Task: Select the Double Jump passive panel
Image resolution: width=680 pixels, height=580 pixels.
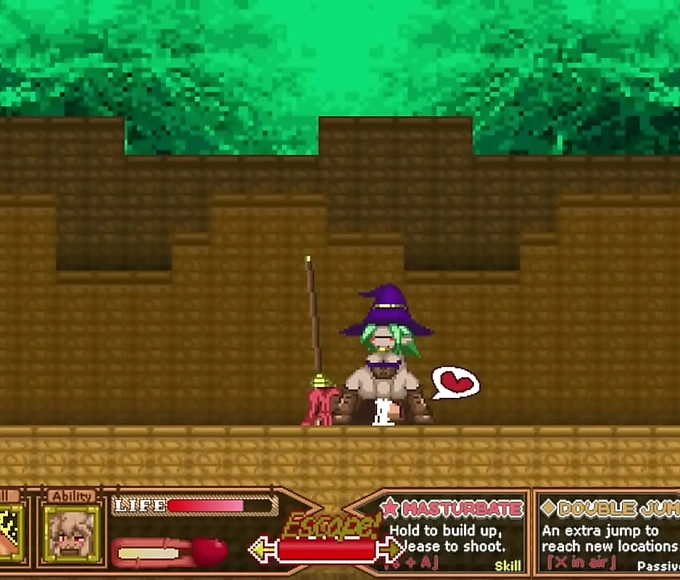Action: pyautogui.click(x=610, y=535)
